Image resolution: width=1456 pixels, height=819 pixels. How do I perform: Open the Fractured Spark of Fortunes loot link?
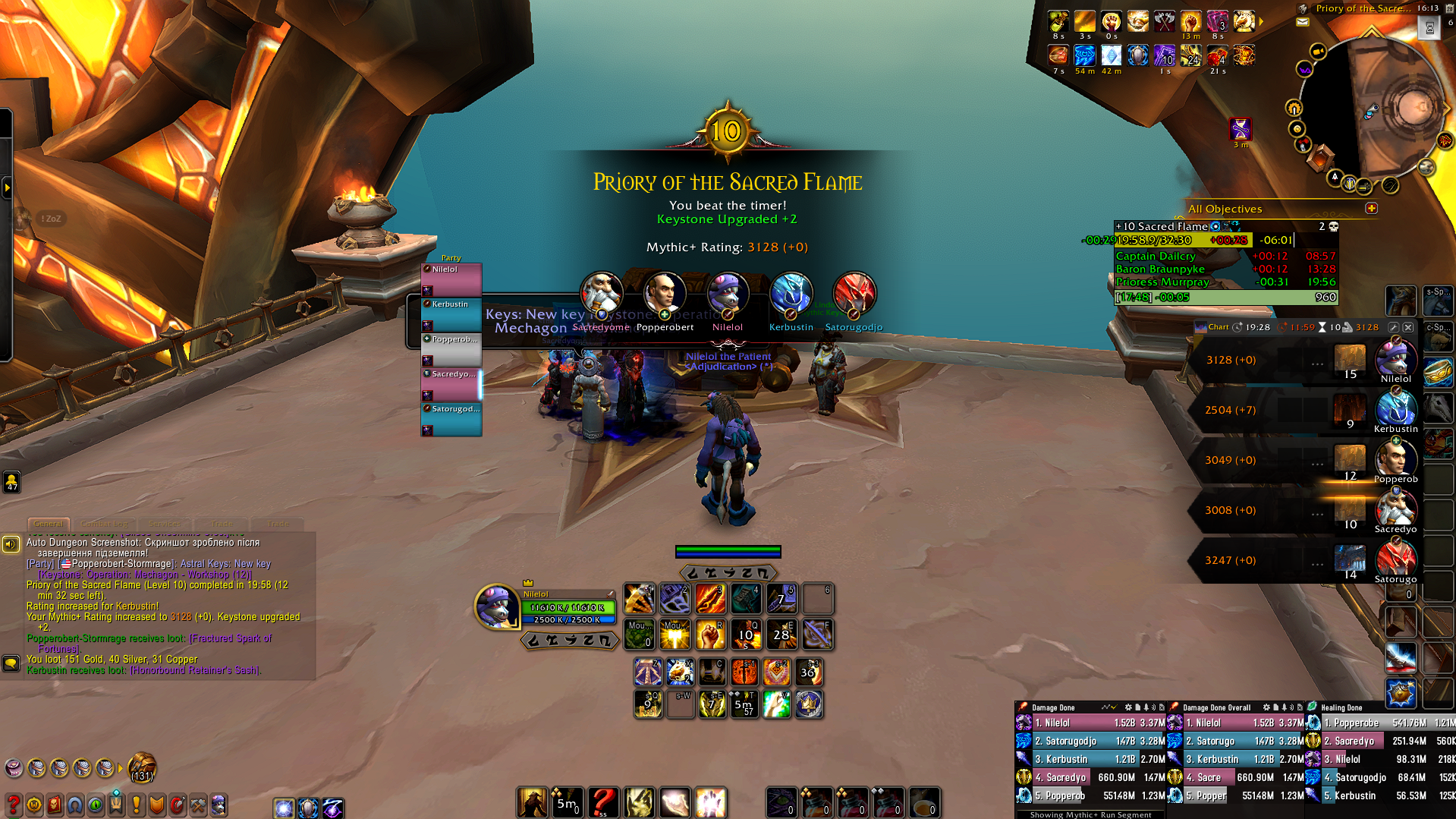click(x=230, y=638)
